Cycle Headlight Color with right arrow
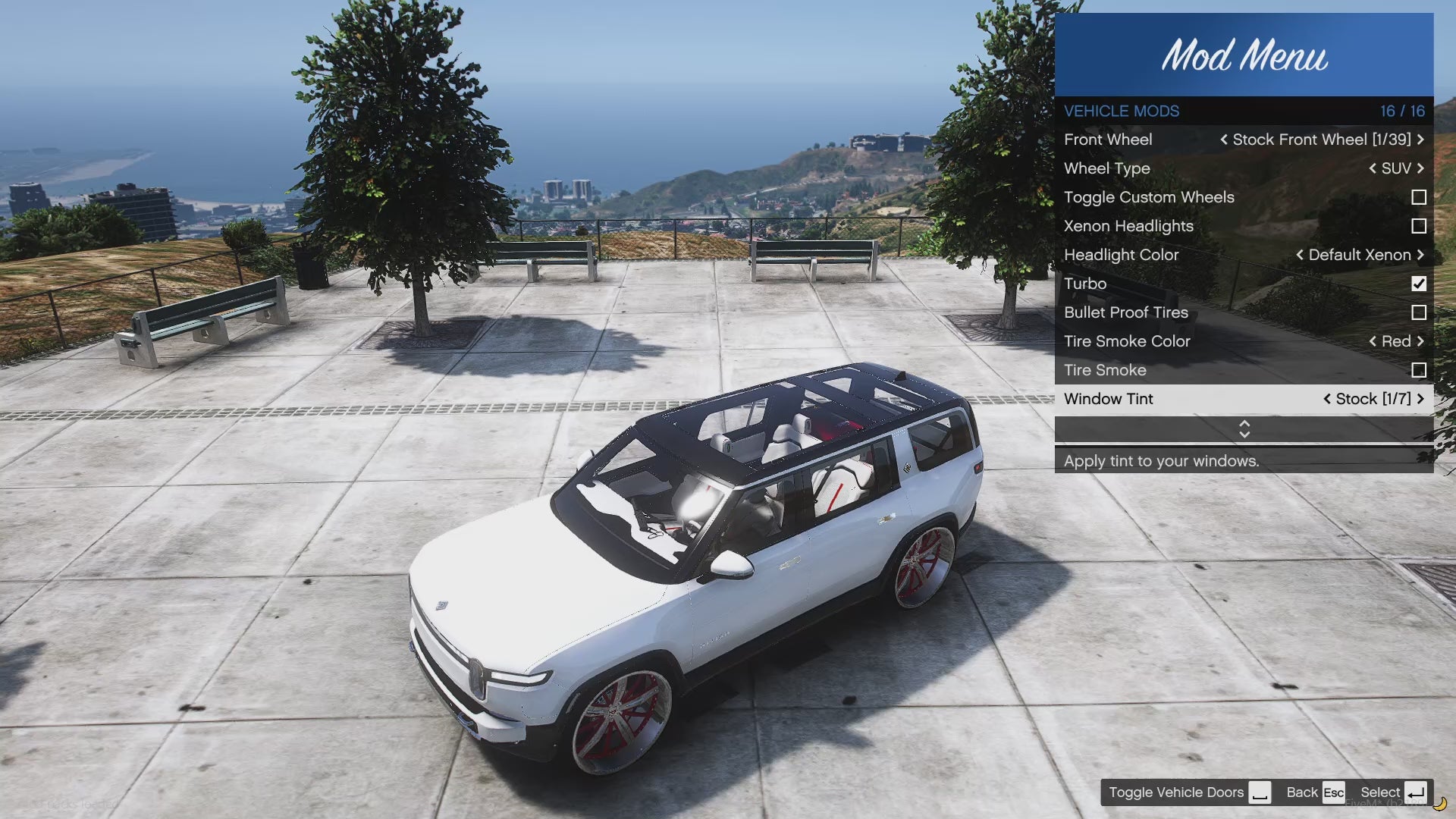This screenshot has width=1456, height=819. pyautogui.click(x=1420, y=255)
